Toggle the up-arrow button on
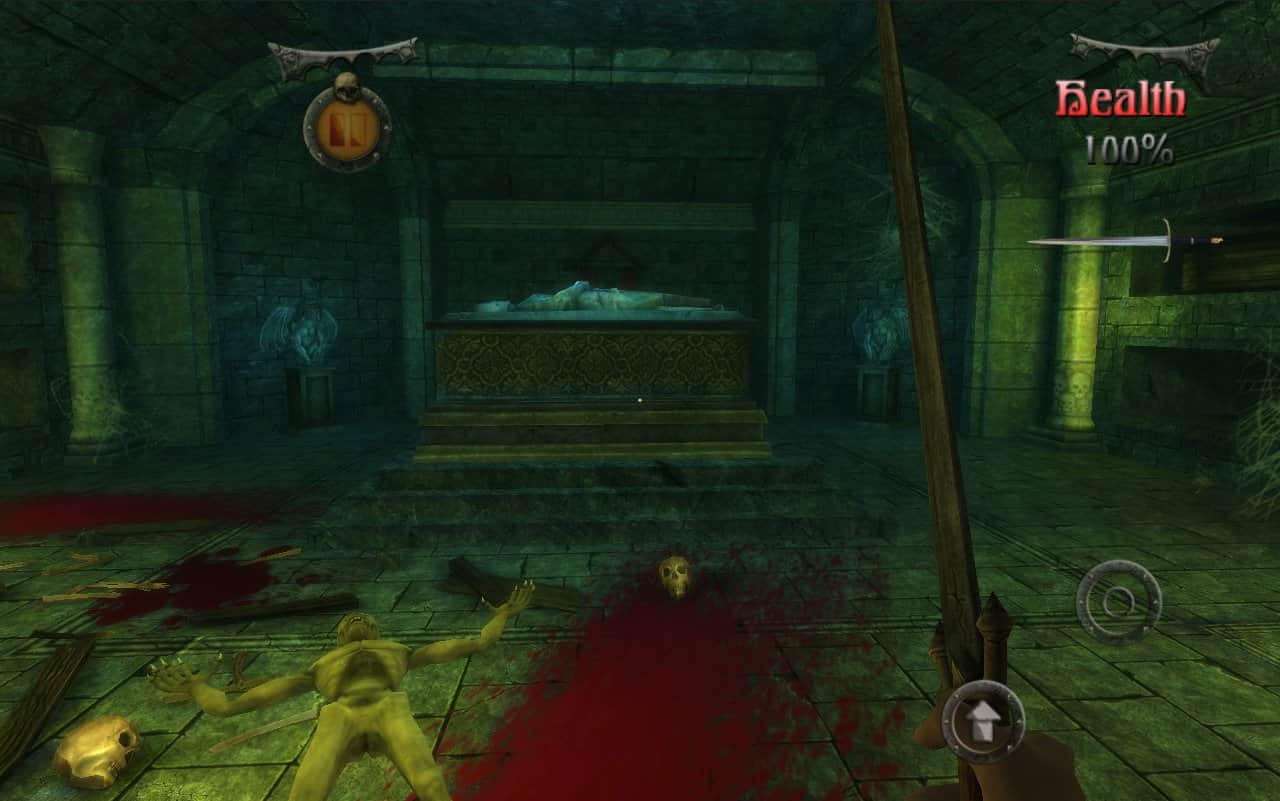Viewport: 1280px width, 801px height. click(x=984, y=718)
